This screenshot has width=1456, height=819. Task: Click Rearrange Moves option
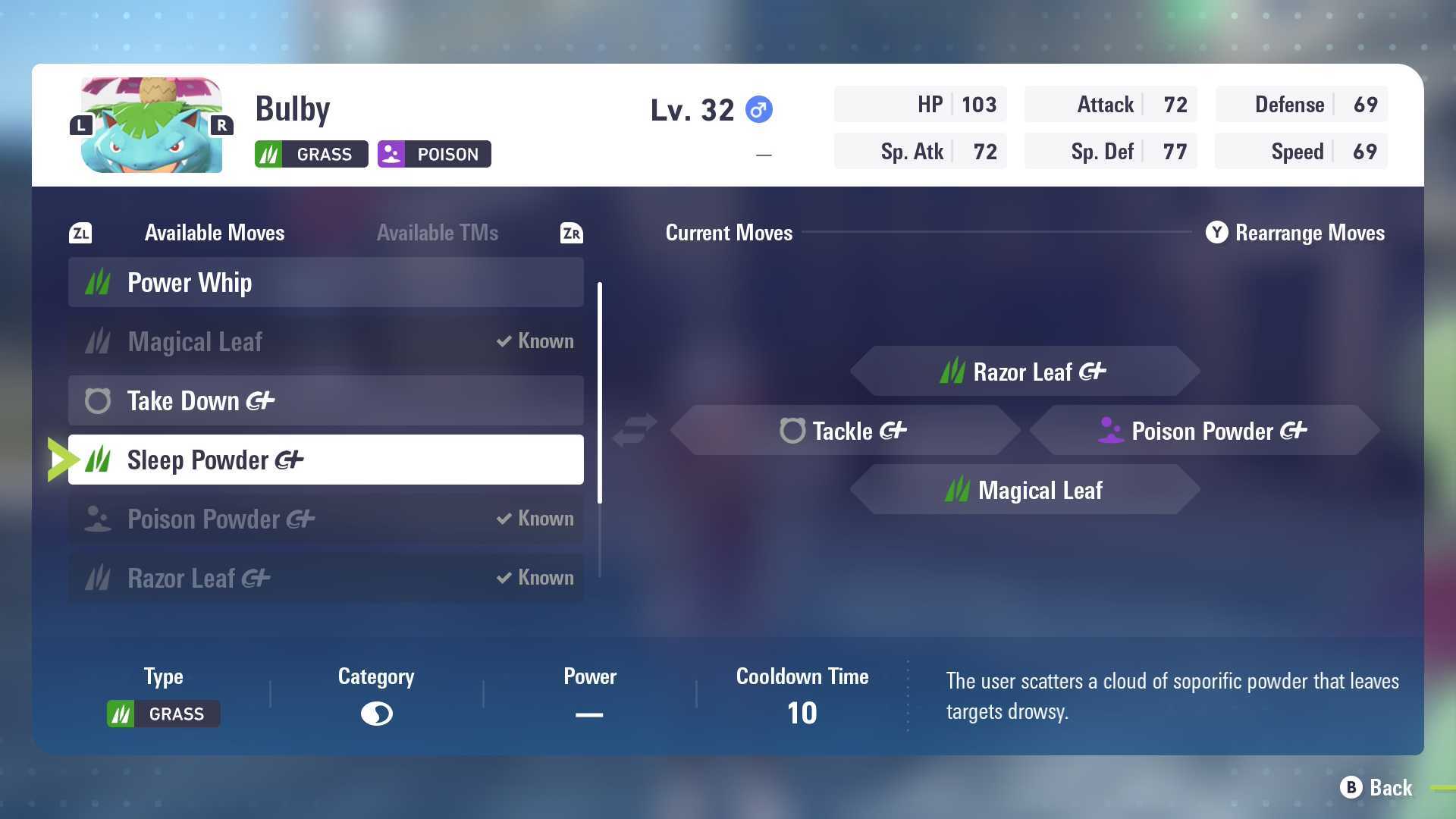pyautogui.click(x=1295, y=233)
